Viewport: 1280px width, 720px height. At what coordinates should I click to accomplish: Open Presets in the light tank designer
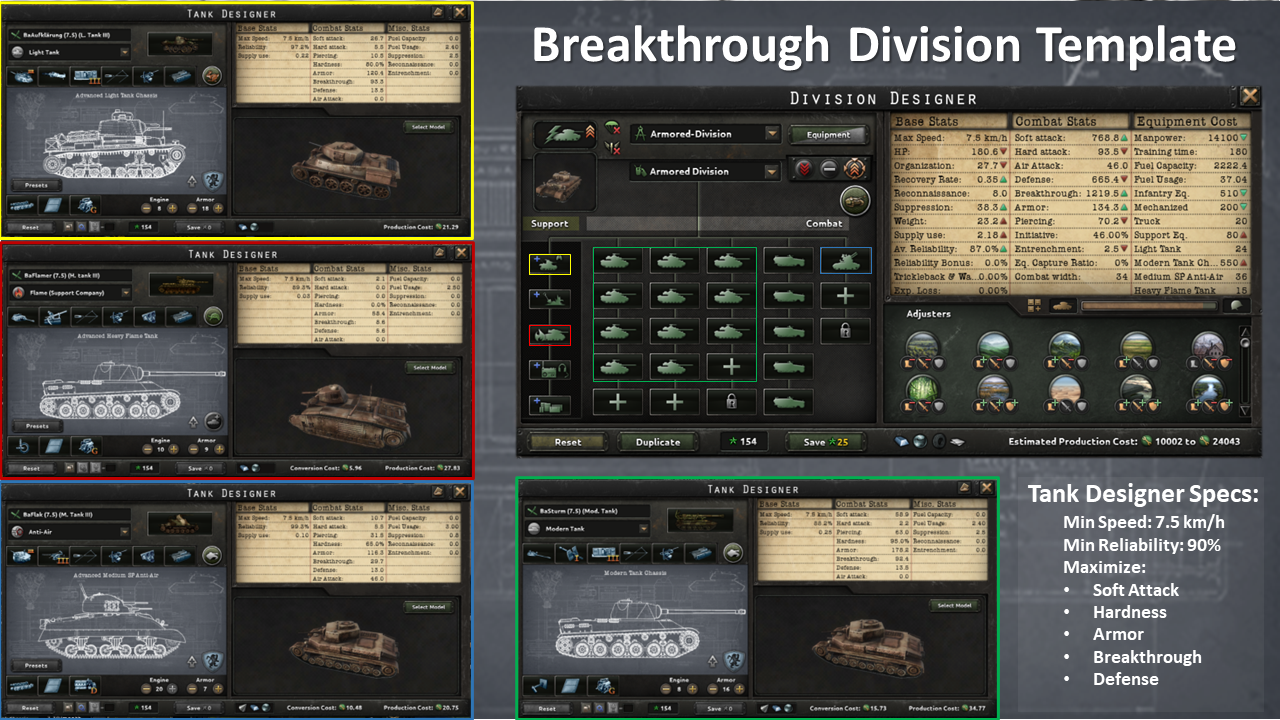[36, 185]
